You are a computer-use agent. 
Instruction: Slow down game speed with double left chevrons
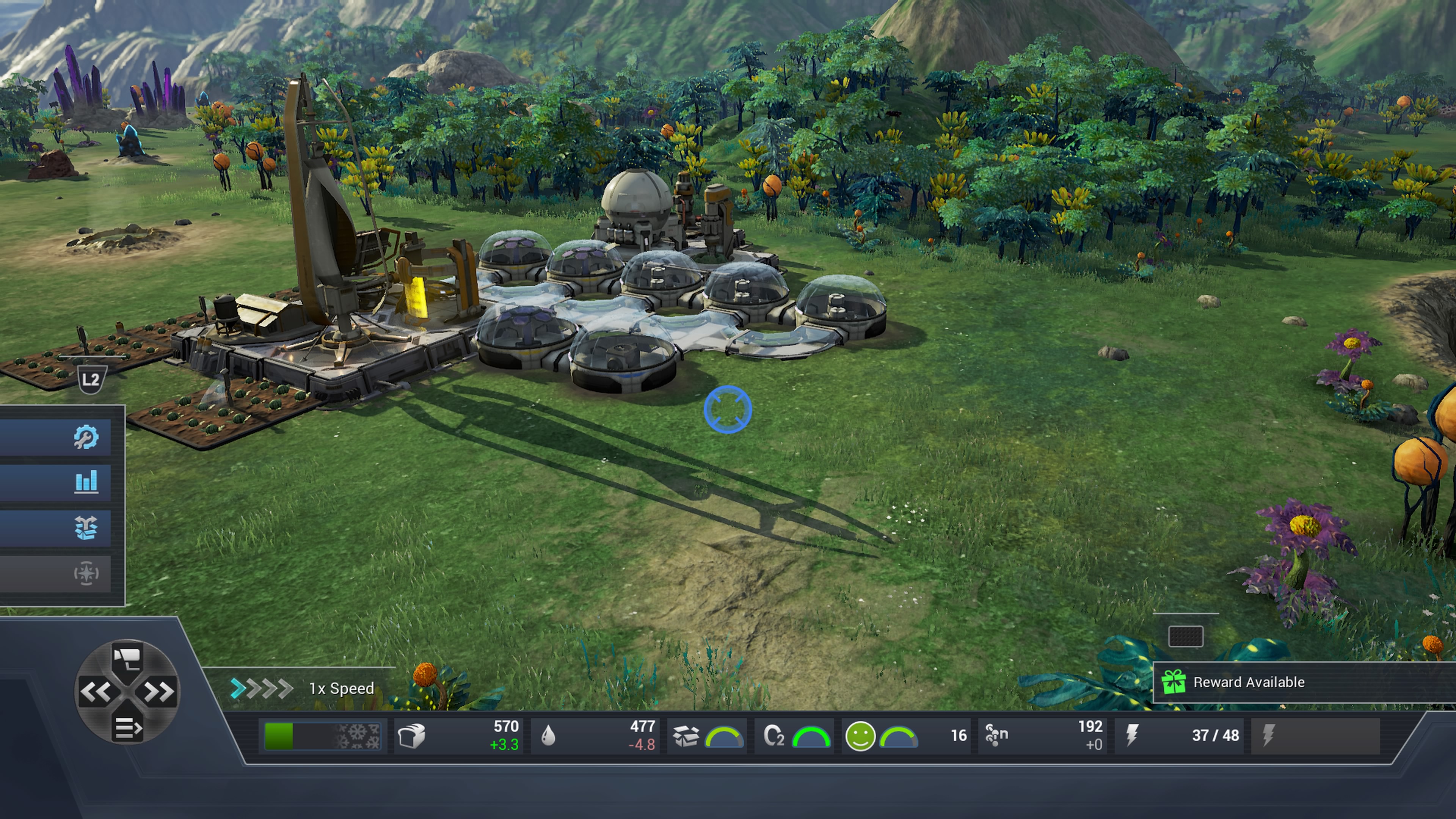click(x=95, y=692)
